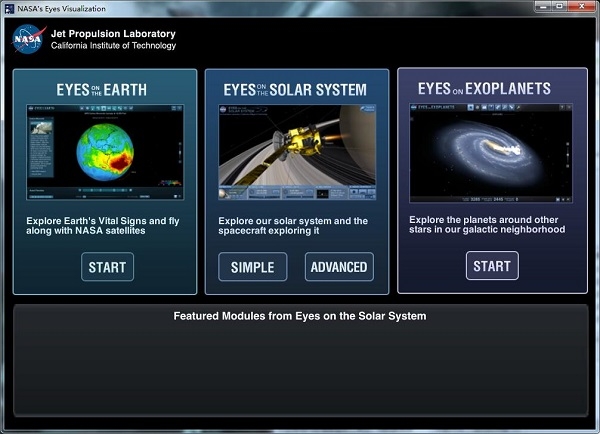Start the Eyes on Exoplanets module
Image resolution: width=600 pixels, height=434 pixels.
pyautogui.click(x=491, y=266)
